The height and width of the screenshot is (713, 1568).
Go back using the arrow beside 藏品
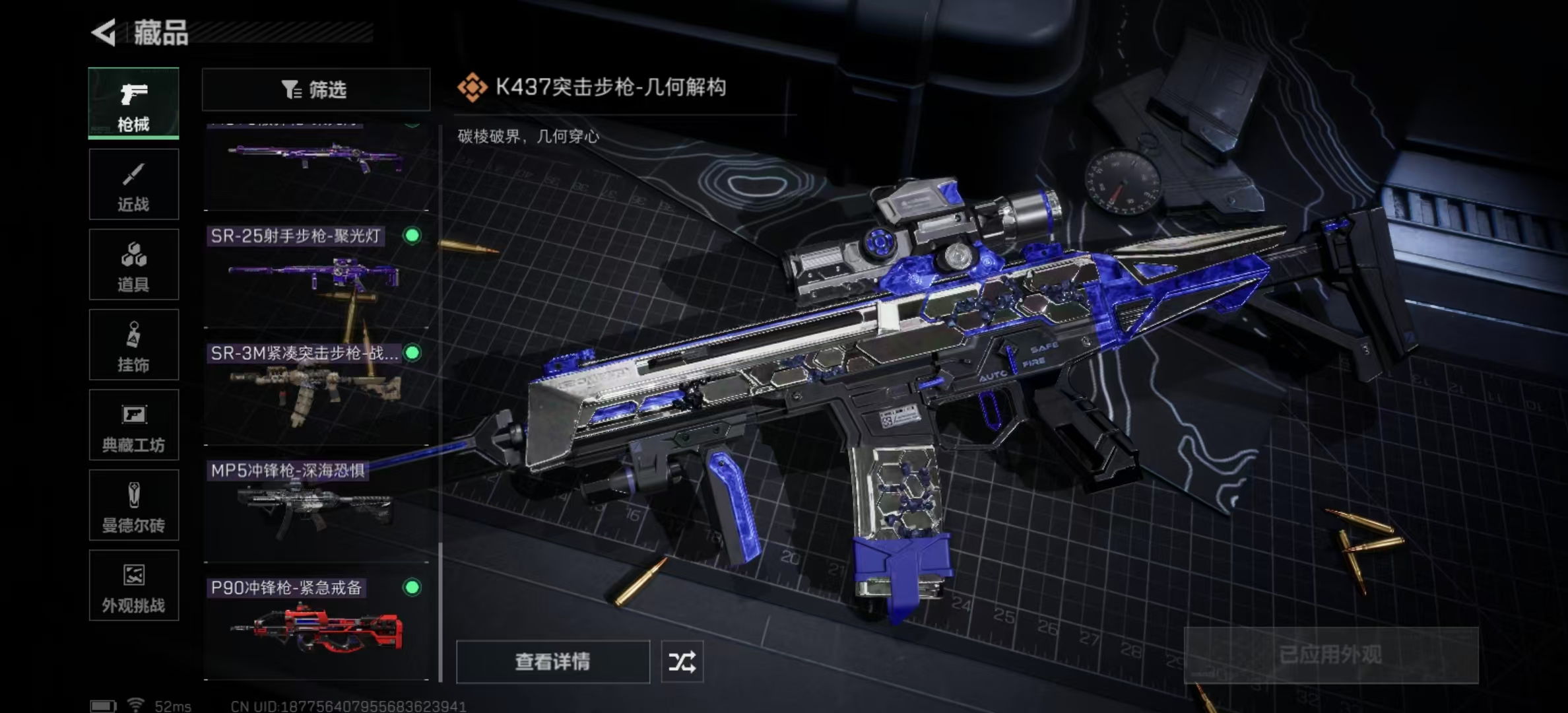(104, 32)
